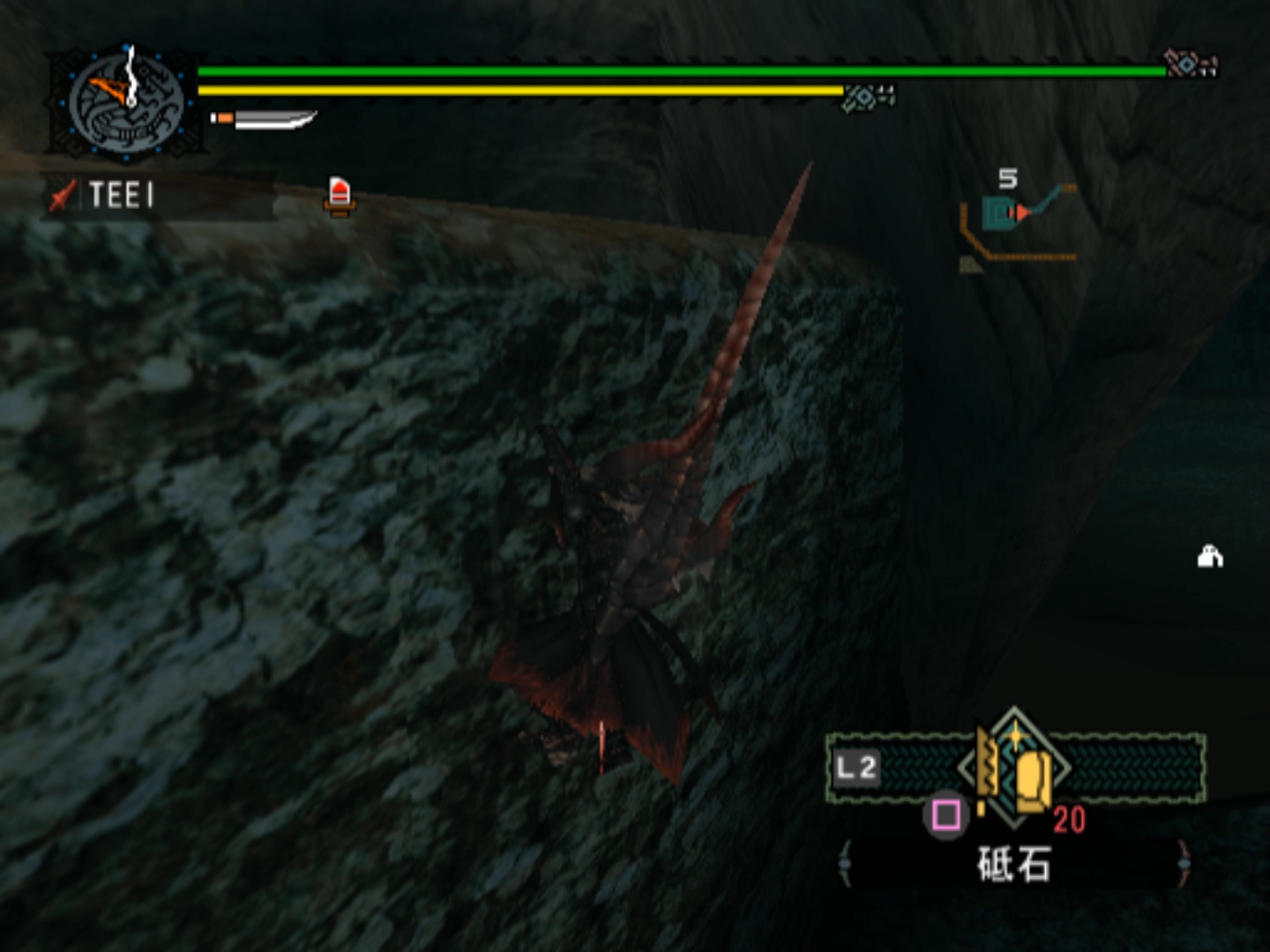
Task: Cycle item selection with the left arrow
Action: click(845, 863)
